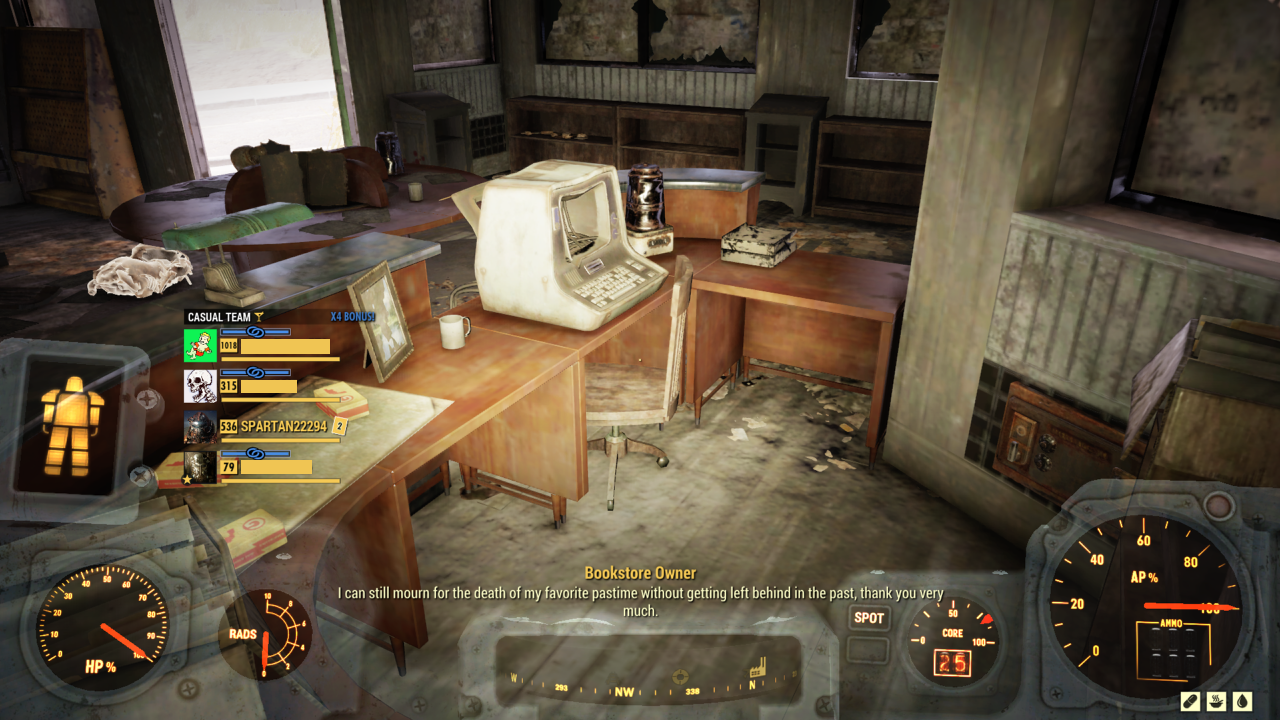This screenshot has height=720, width=1280.
Task: Select SPARTAN22294's power armor helmet avatar
Action: pos(200,425)
